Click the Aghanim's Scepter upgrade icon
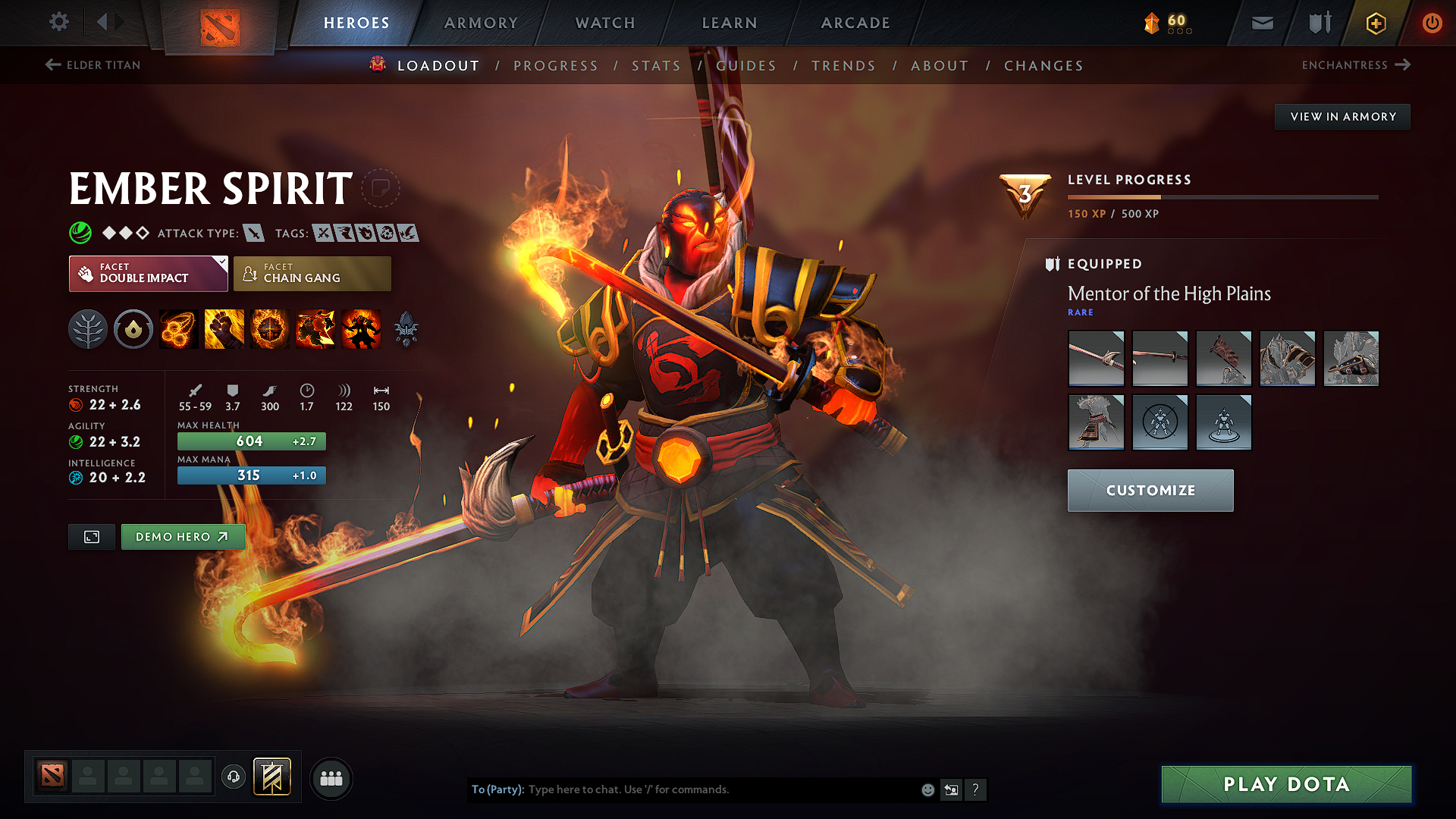The image size is (1456, 819). (x=406, y=328)
